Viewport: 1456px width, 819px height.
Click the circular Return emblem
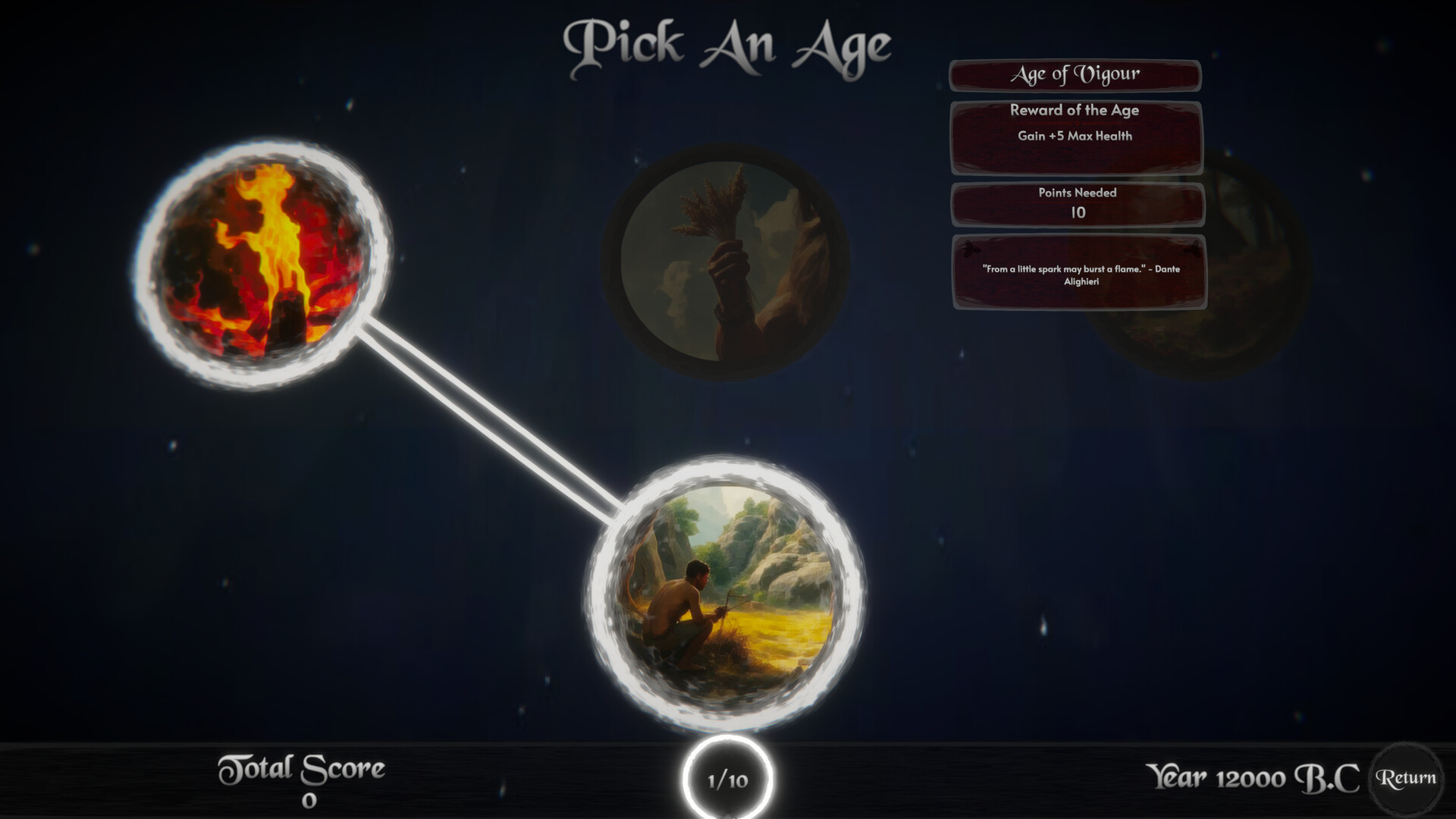(x=1407, y=777)
